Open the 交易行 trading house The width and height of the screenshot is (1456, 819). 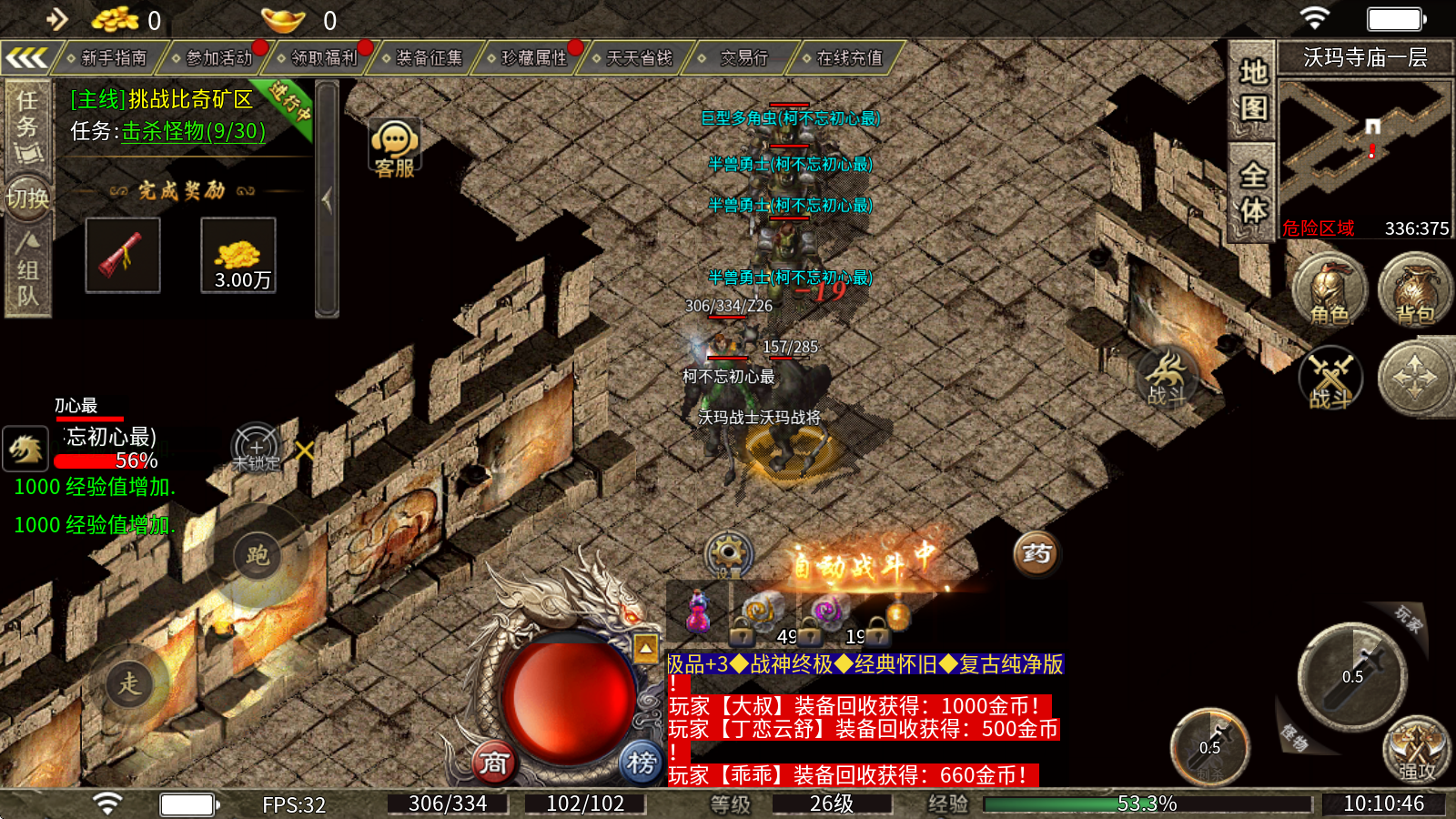click(x=743, y=58)
